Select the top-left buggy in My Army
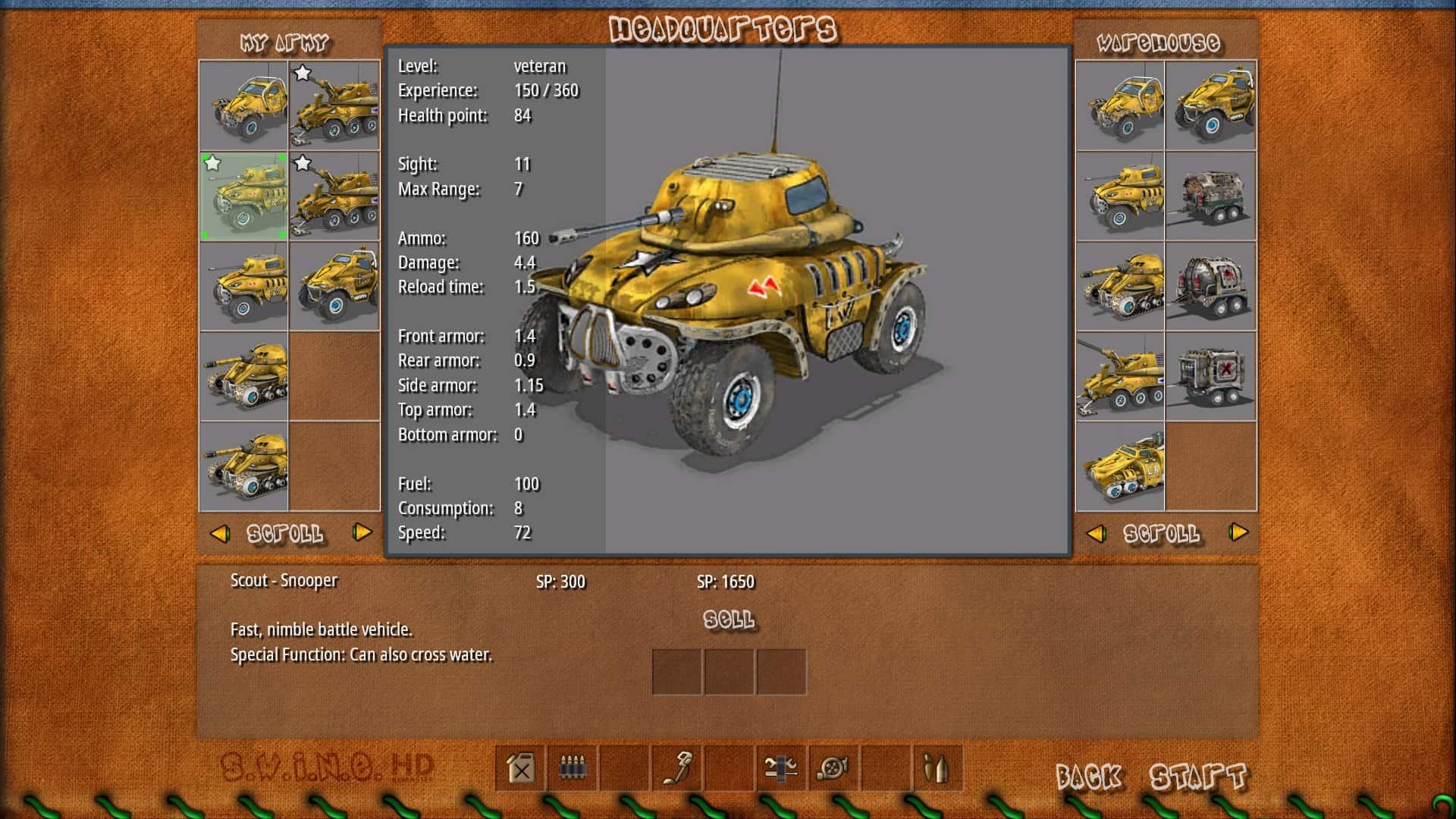The image size is (1456, 819). (x=244, y=105)
